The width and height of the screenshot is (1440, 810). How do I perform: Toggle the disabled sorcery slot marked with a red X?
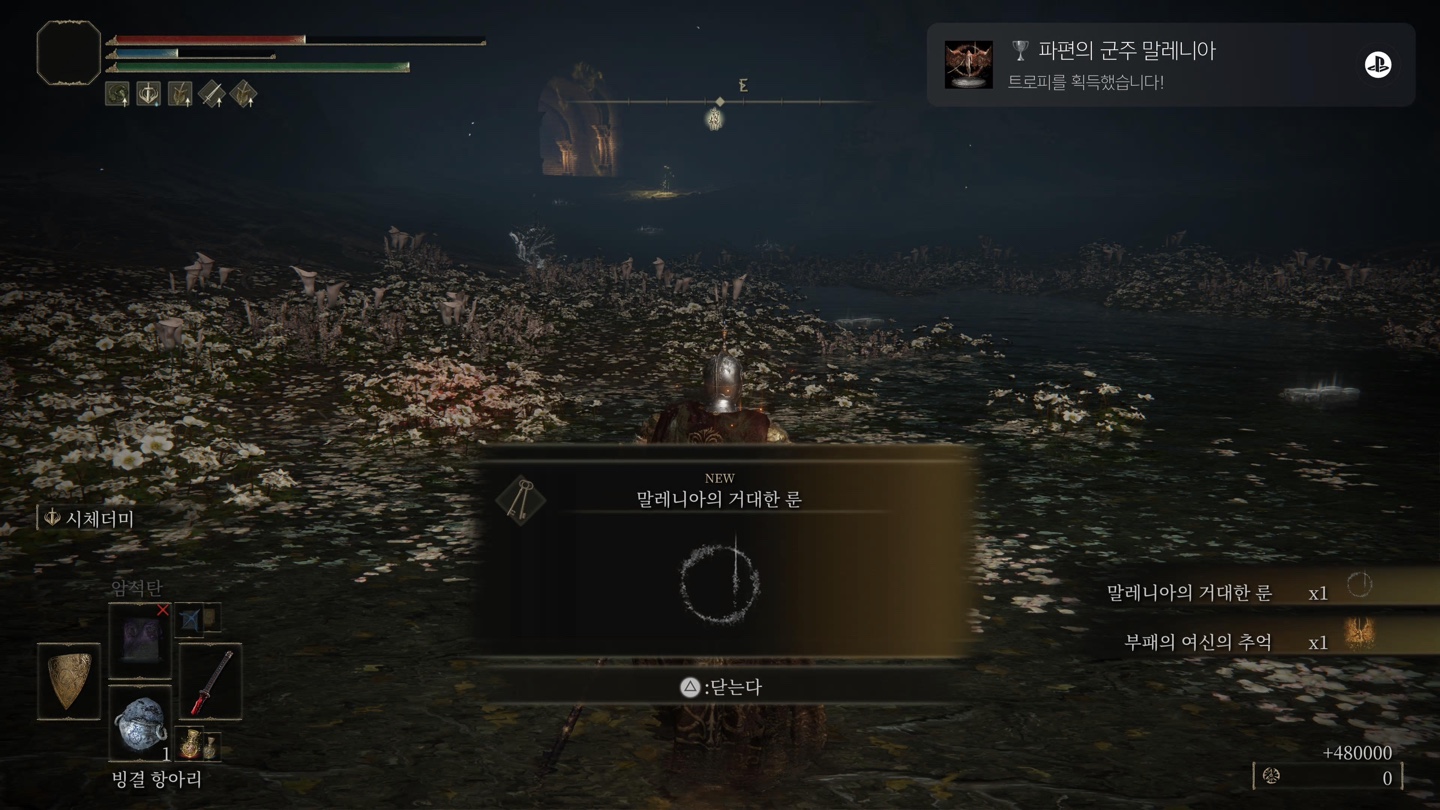pos(140,640)
